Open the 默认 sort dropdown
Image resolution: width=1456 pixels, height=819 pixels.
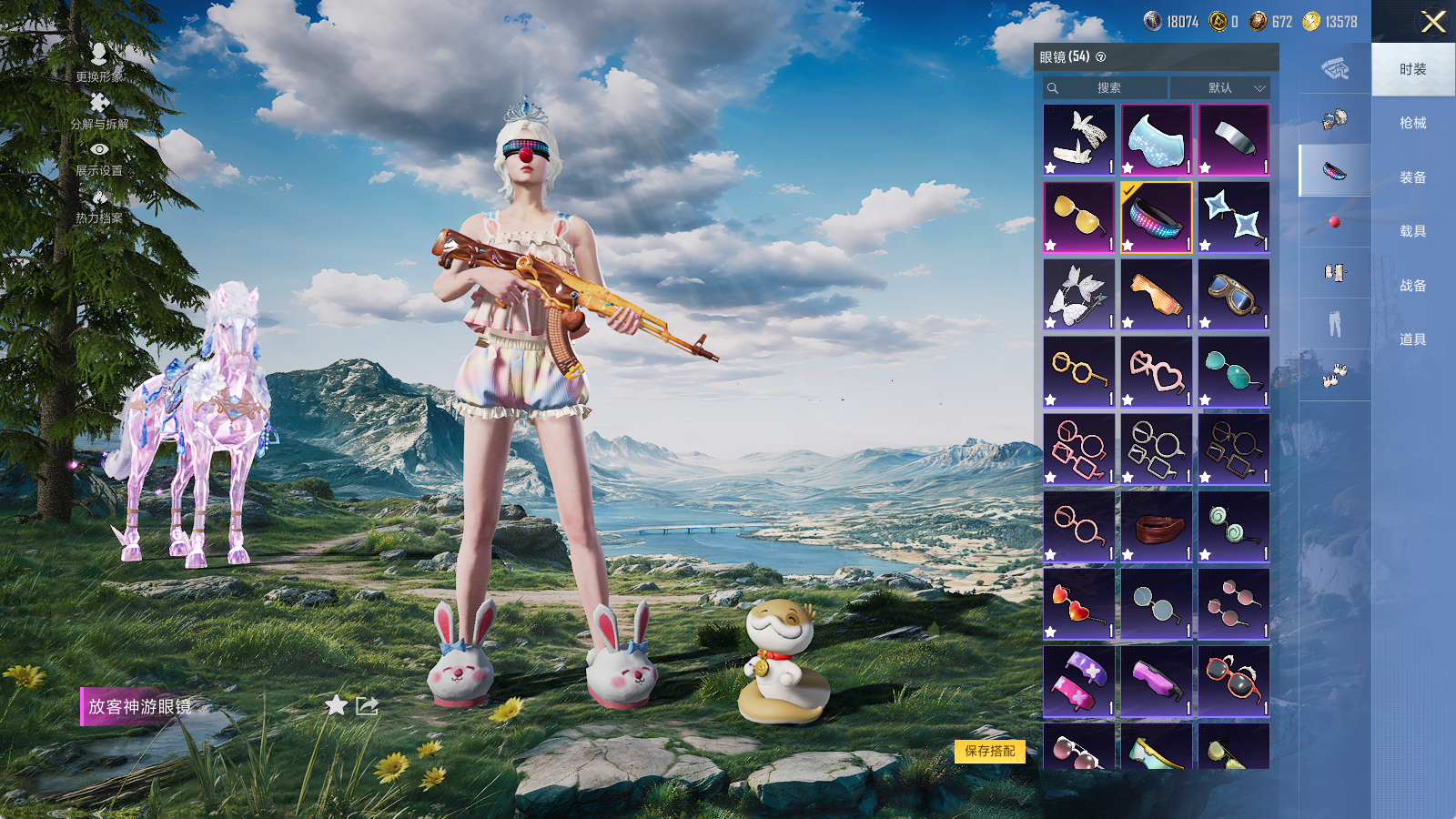point(1220,88)
